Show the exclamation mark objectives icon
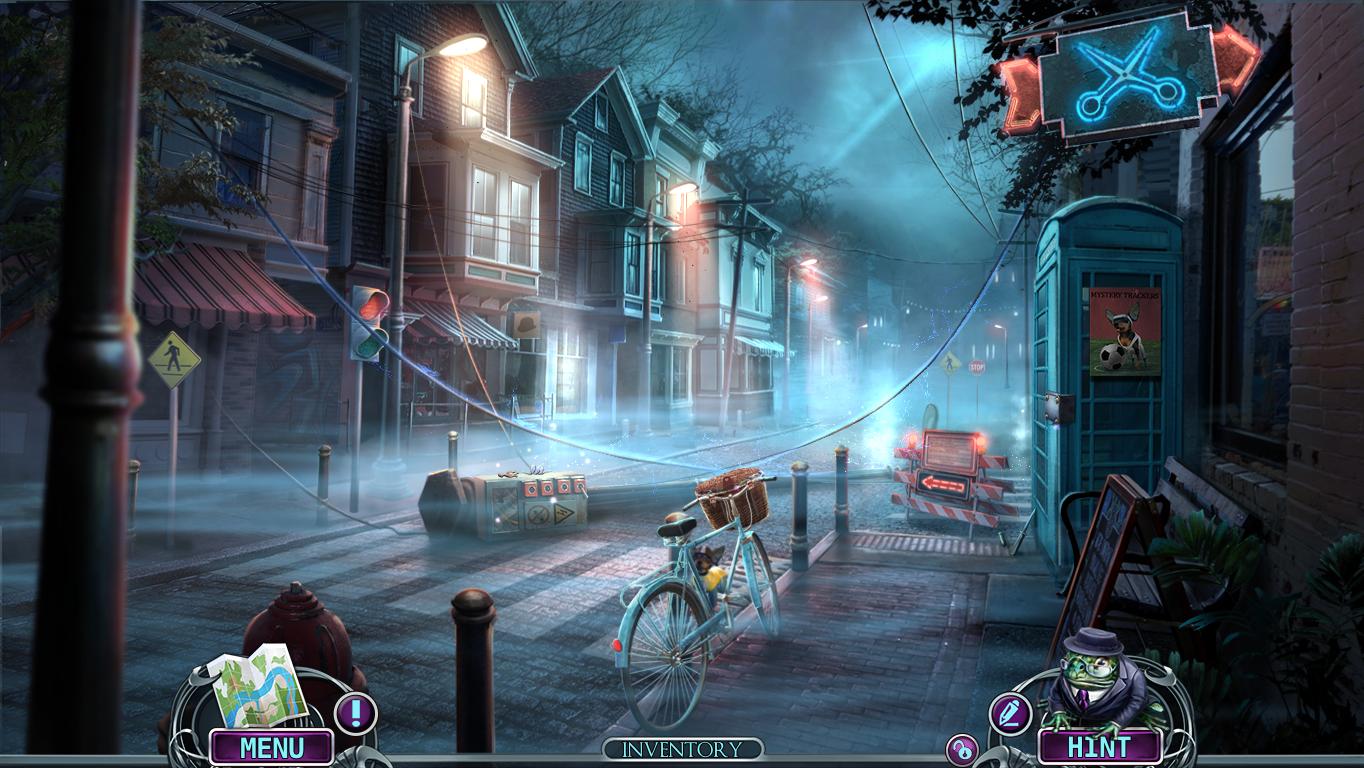The height and width of the screenshot is (768, 1364). pos(355,713)
